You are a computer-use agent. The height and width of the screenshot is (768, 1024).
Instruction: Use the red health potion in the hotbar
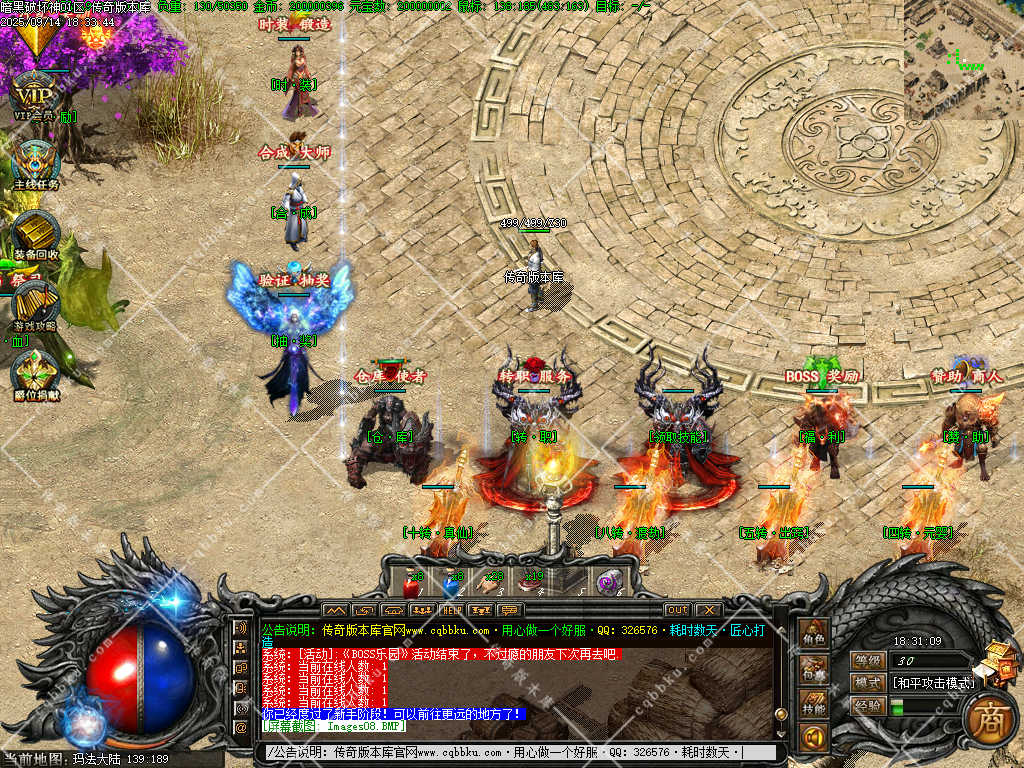click(x=411, y=581)
